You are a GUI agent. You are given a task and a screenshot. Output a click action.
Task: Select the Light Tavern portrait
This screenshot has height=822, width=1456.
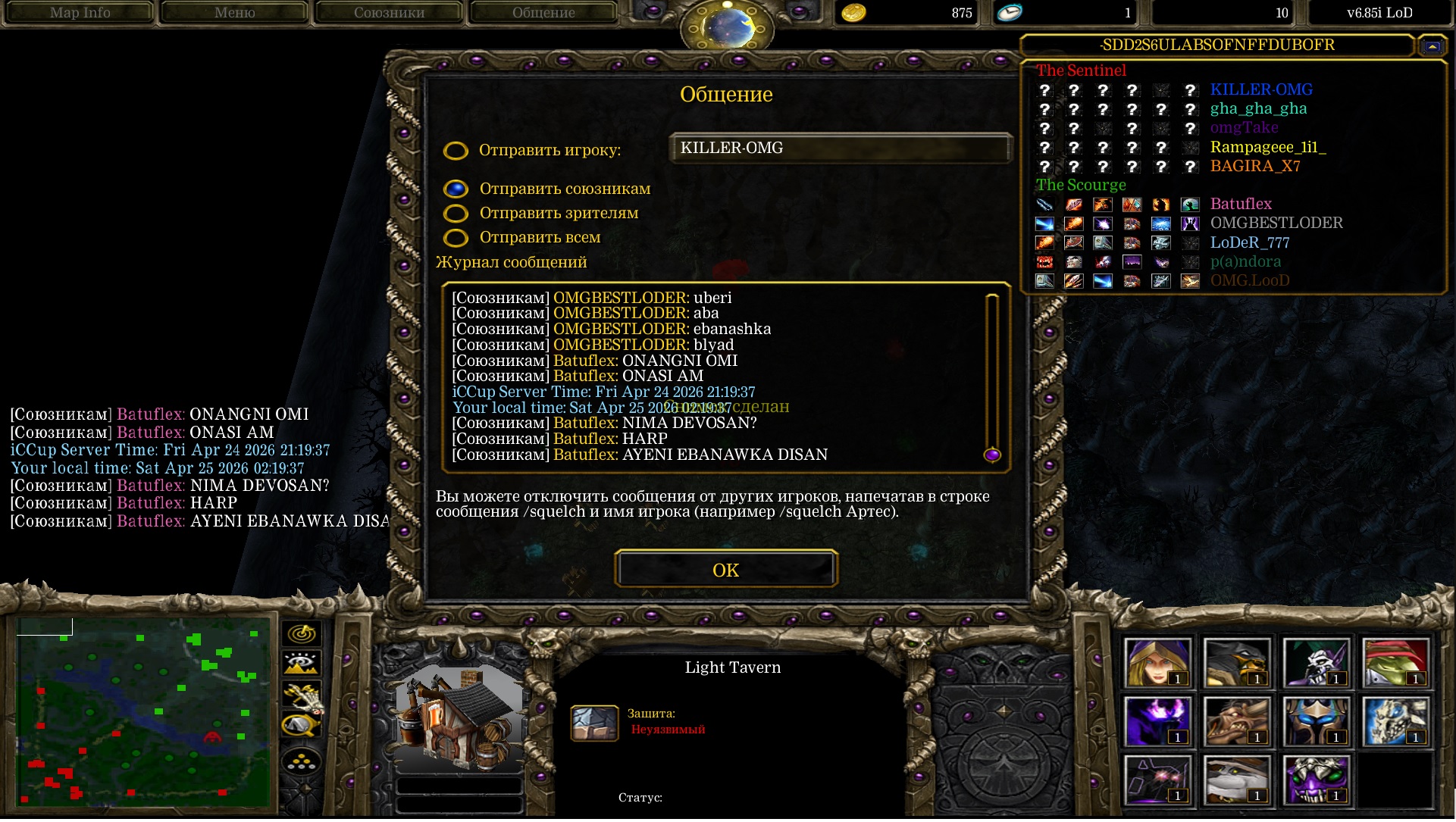point(459,716)
